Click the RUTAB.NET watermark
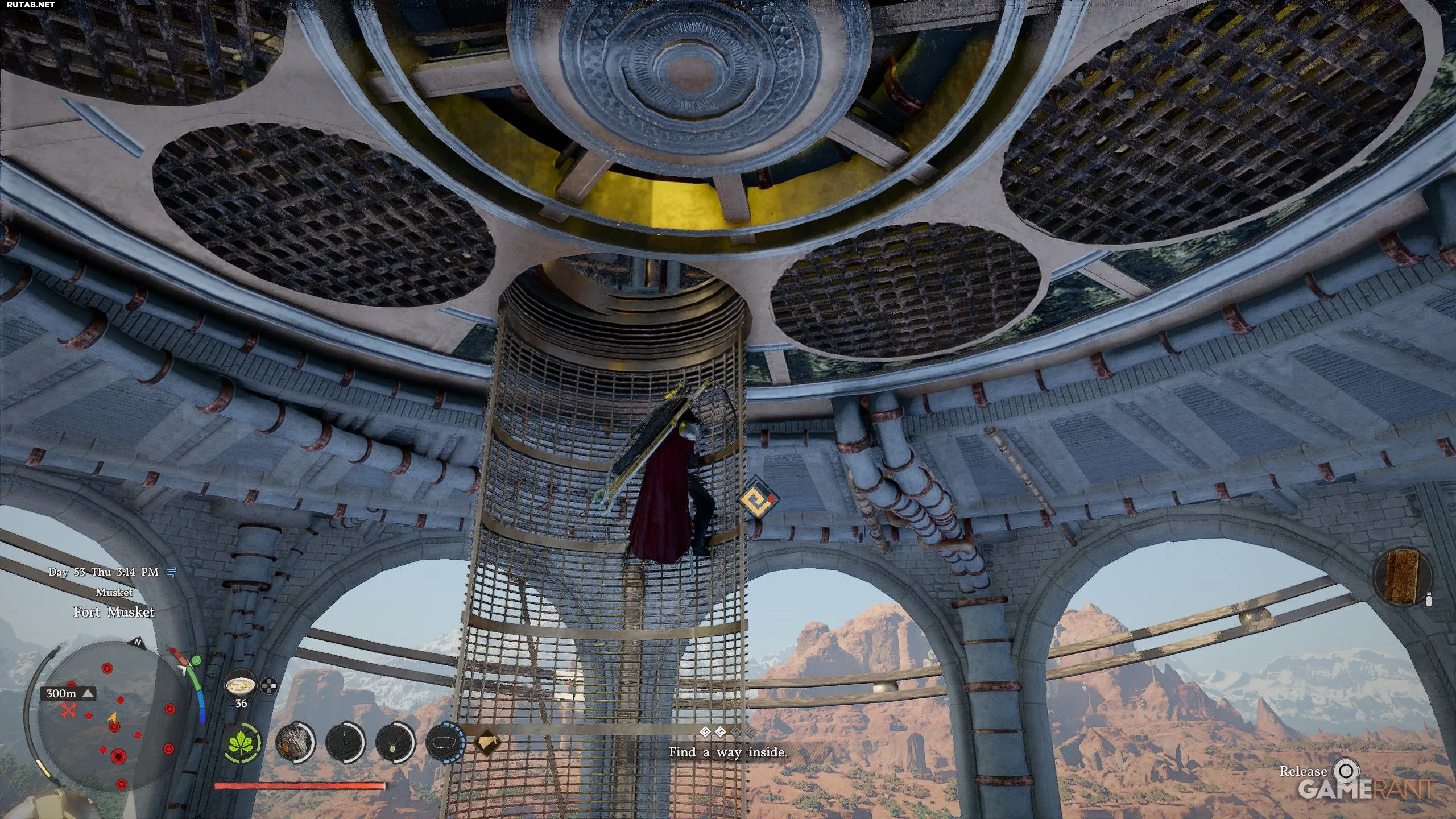This screenshot has width=1456, height=819. (x=28, y=5)
